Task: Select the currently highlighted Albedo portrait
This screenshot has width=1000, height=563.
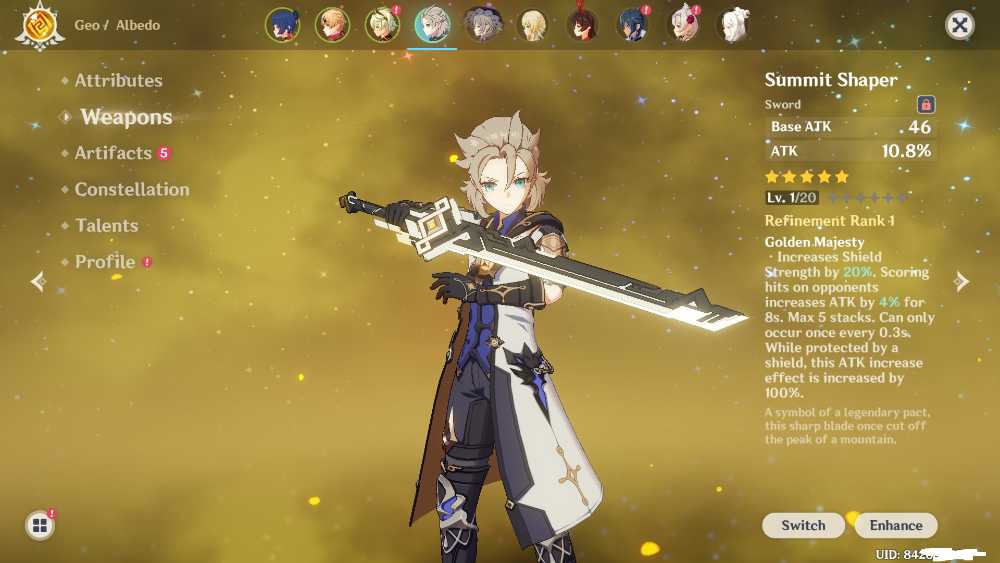Action: tap(433, 25)
